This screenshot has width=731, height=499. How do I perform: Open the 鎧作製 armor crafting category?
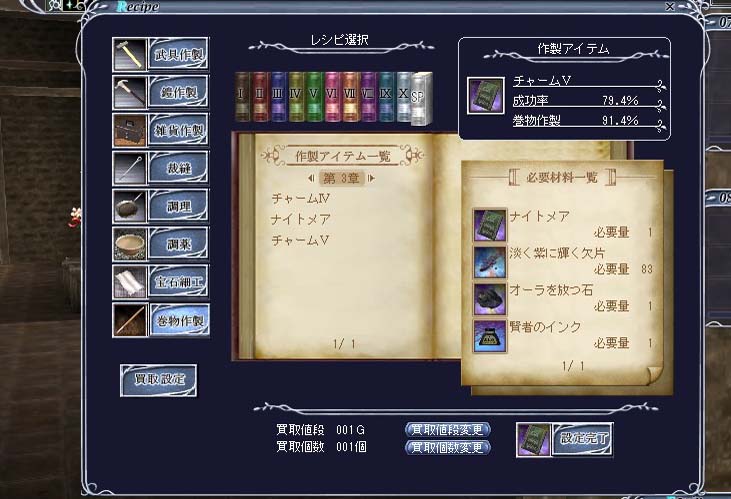tap(177, 91)
